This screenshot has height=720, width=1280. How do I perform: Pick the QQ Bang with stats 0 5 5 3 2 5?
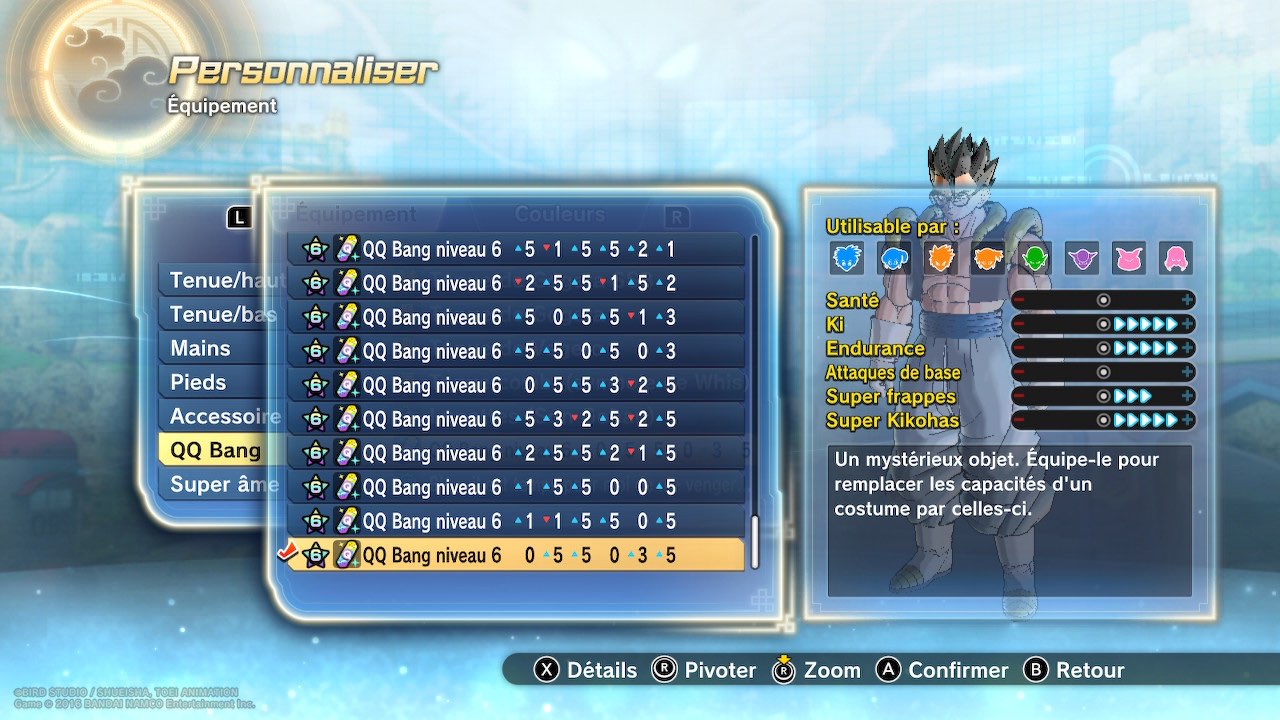[x=515, y=385]
